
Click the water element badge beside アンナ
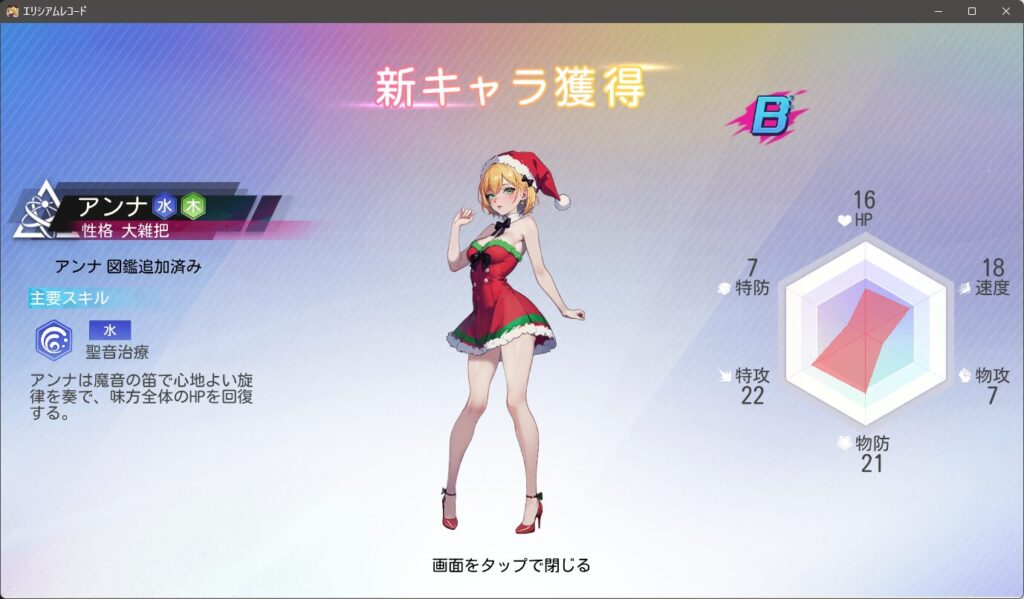(x=164, y=206)
